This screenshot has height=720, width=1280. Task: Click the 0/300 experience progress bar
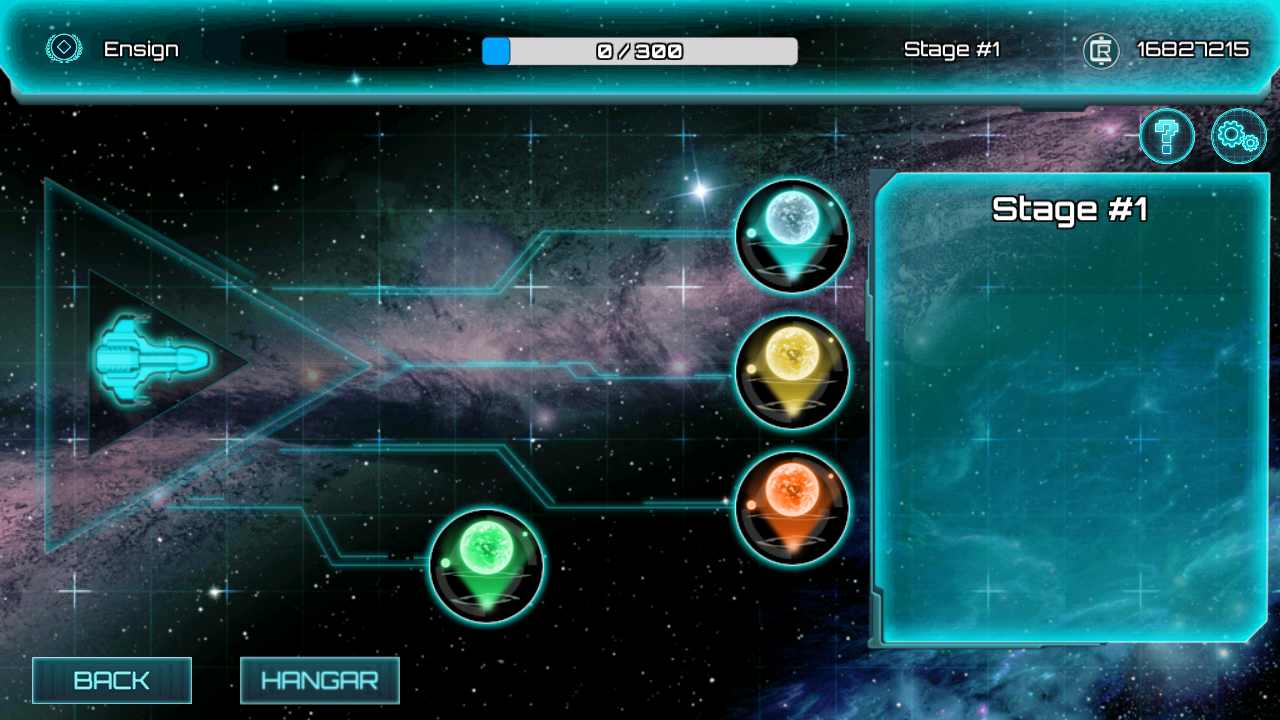639,50
